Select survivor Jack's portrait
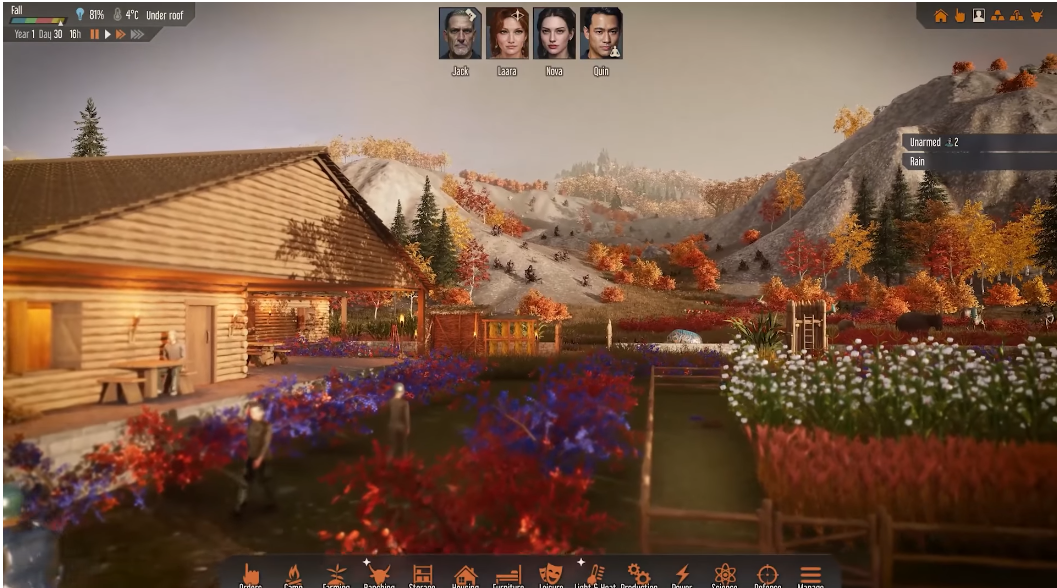The width and height of the screenshot is (1057, 588). 459,34
